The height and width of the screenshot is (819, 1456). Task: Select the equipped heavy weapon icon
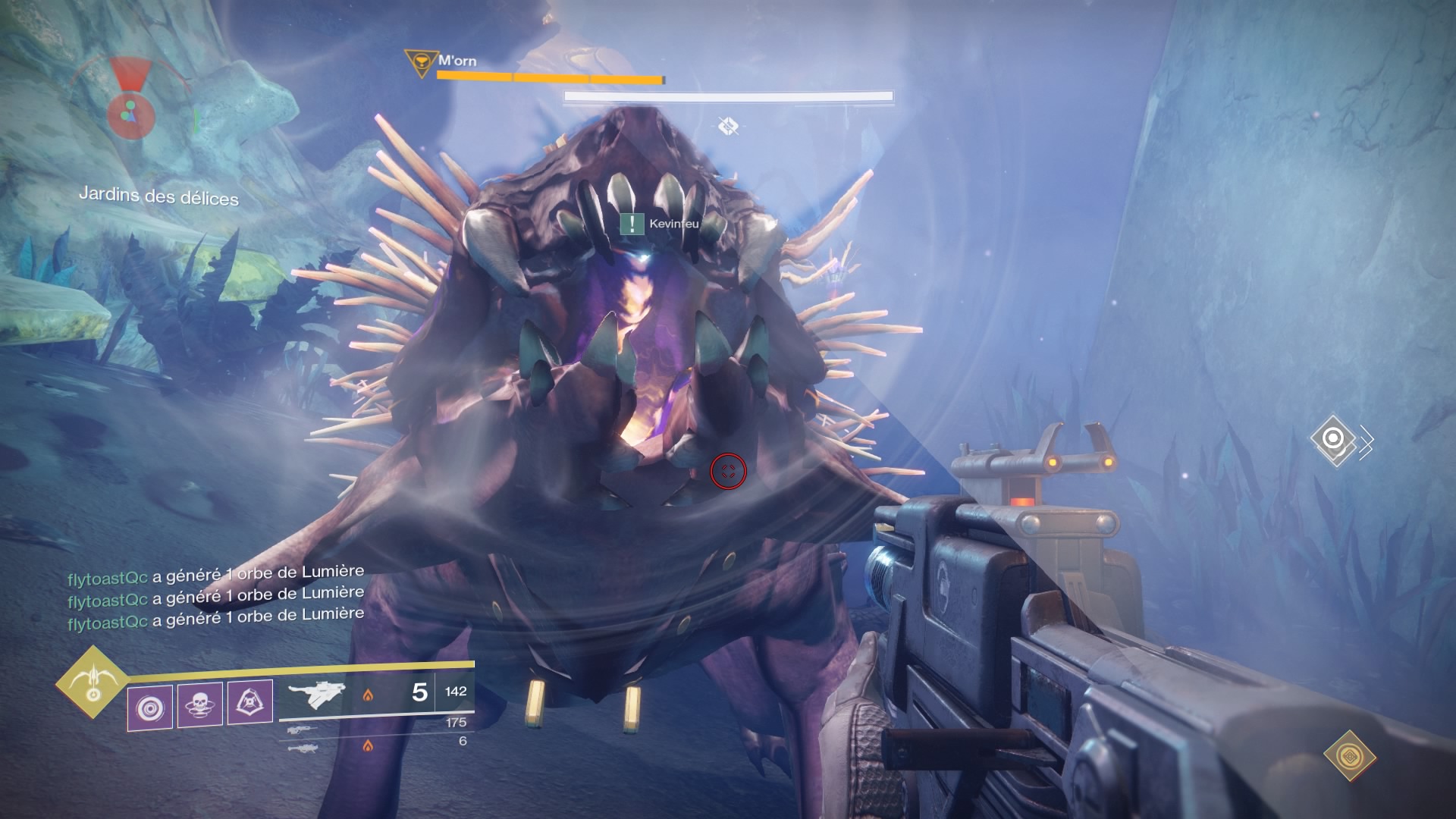[316, 694]
